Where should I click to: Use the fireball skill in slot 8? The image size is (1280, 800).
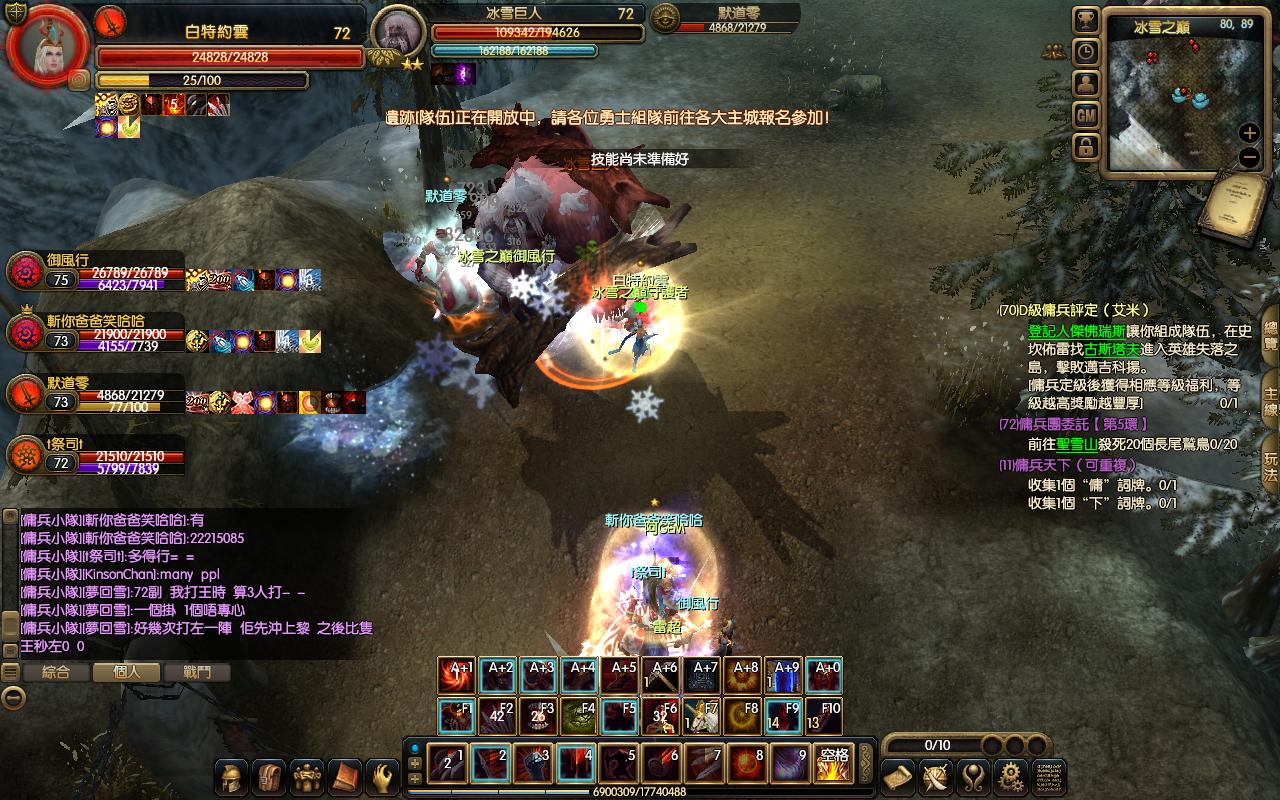pyautogui.click(x=748, y=765)
